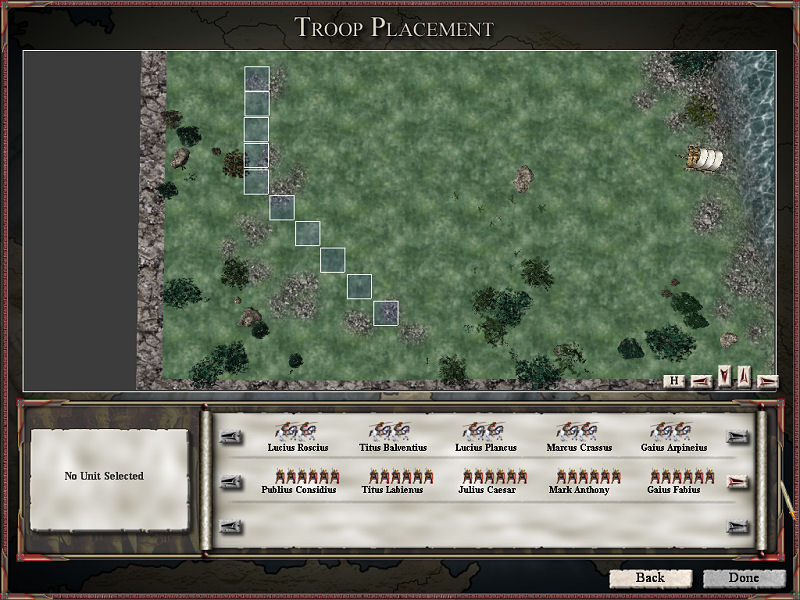Screen dimensions: 800x600
Task: Click the red arrow right of Gaius Fabius
Action: pos(739,482)
